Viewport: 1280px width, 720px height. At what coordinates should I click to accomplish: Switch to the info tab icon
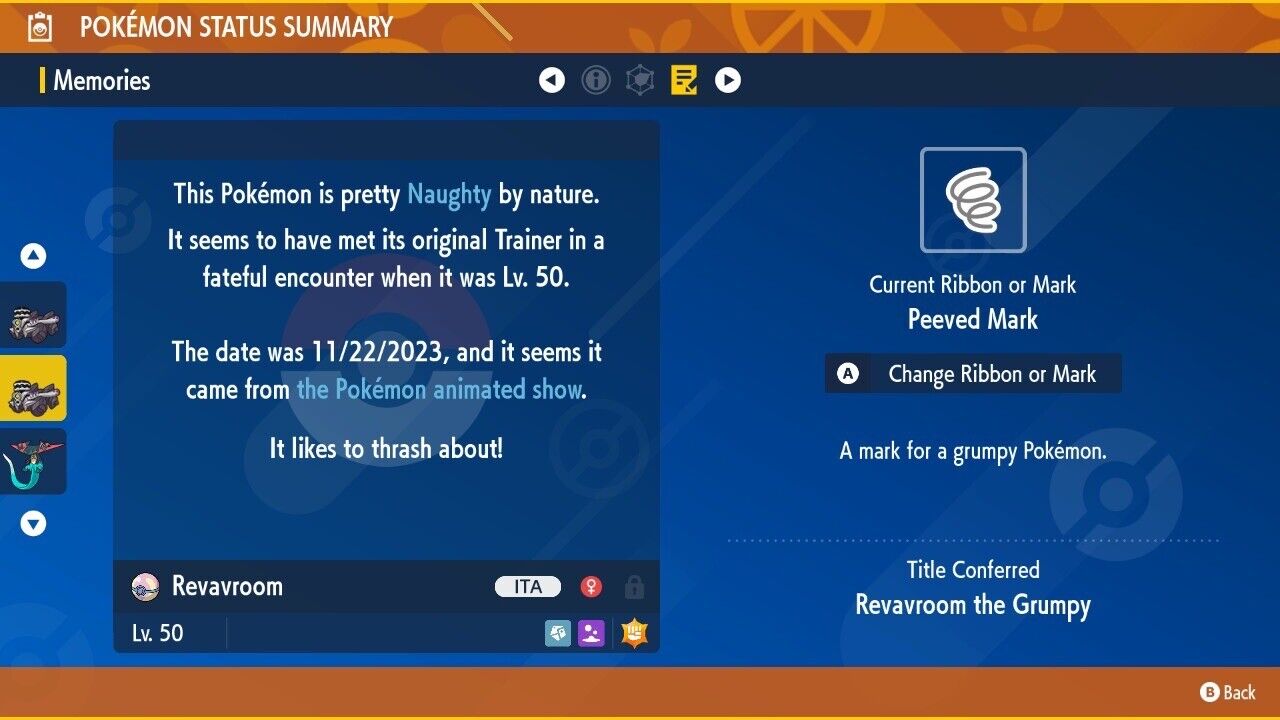click(x=596, y=80)
